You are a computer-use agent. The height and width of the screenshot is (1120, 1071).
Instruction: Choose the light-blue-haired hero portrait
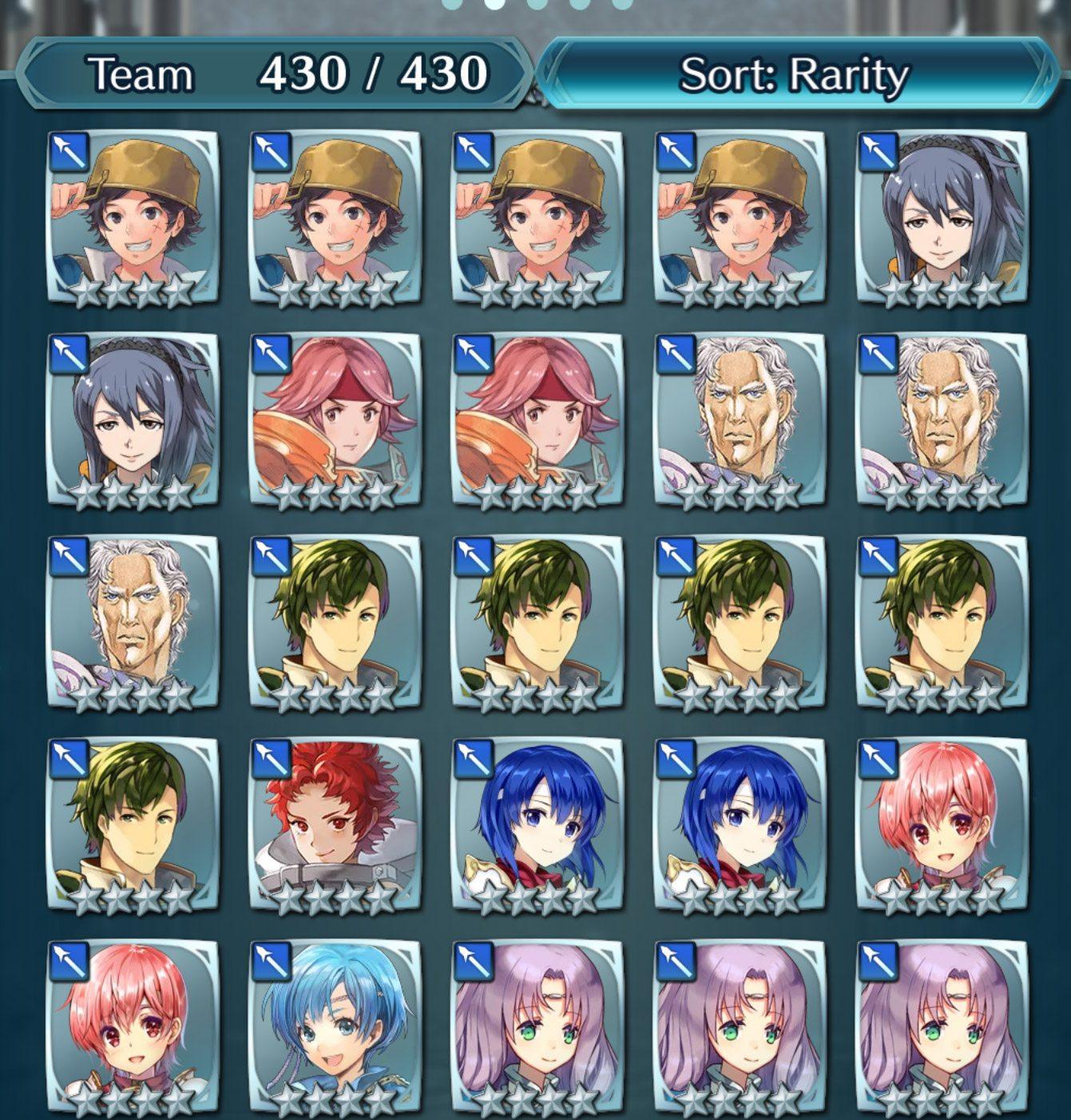click(x=335, y=1027)
